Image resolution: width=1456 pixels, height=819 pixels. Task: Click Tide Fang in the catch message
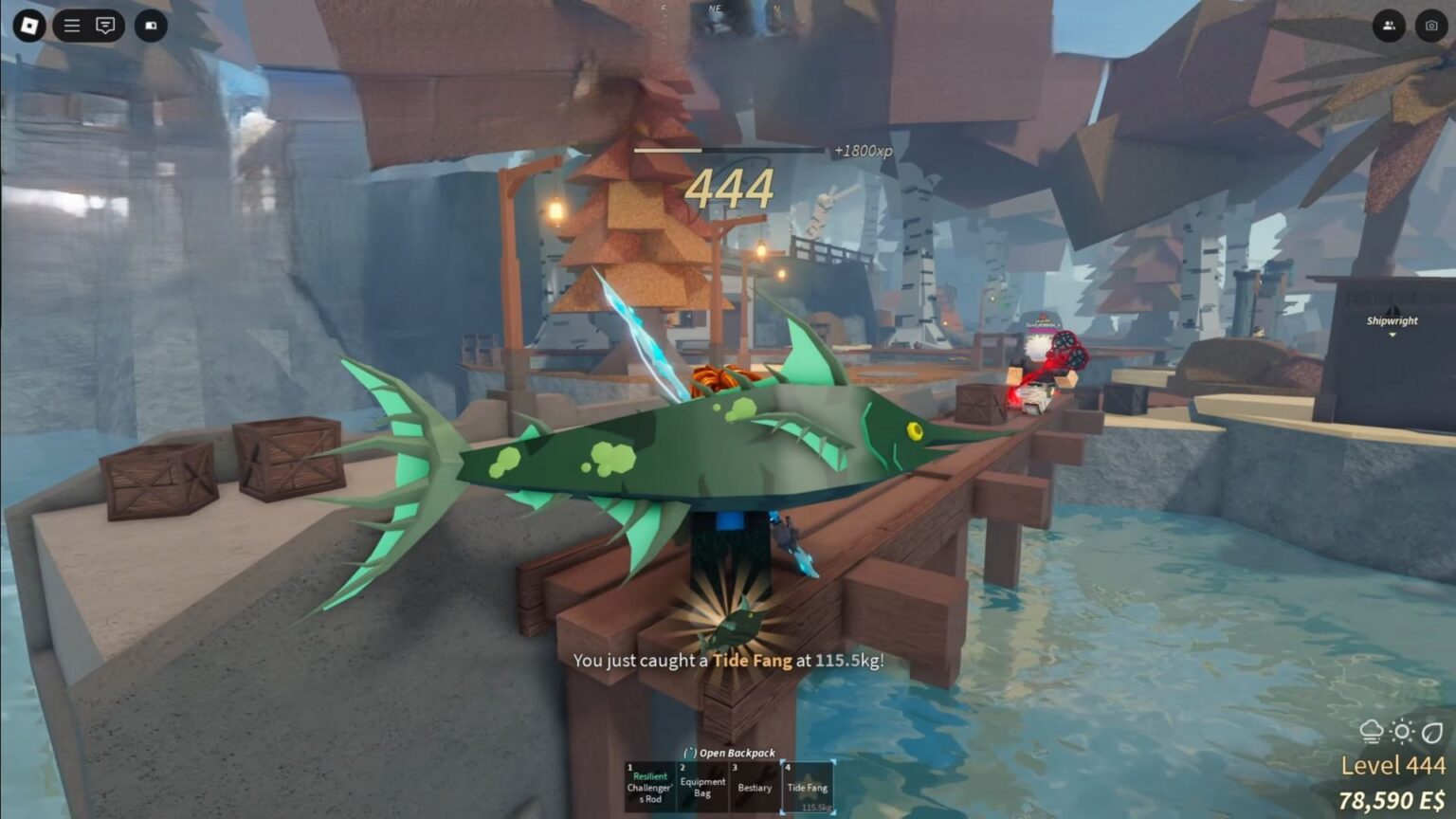pos(752,661)
